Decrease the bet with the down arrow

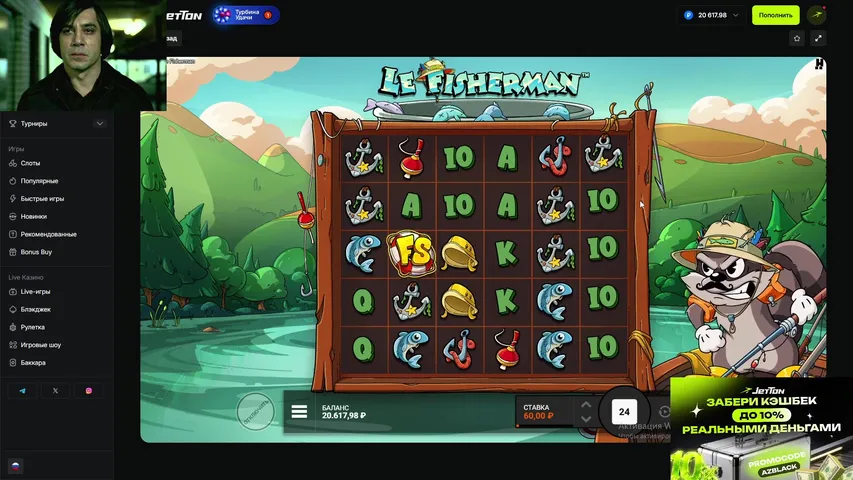586,418
